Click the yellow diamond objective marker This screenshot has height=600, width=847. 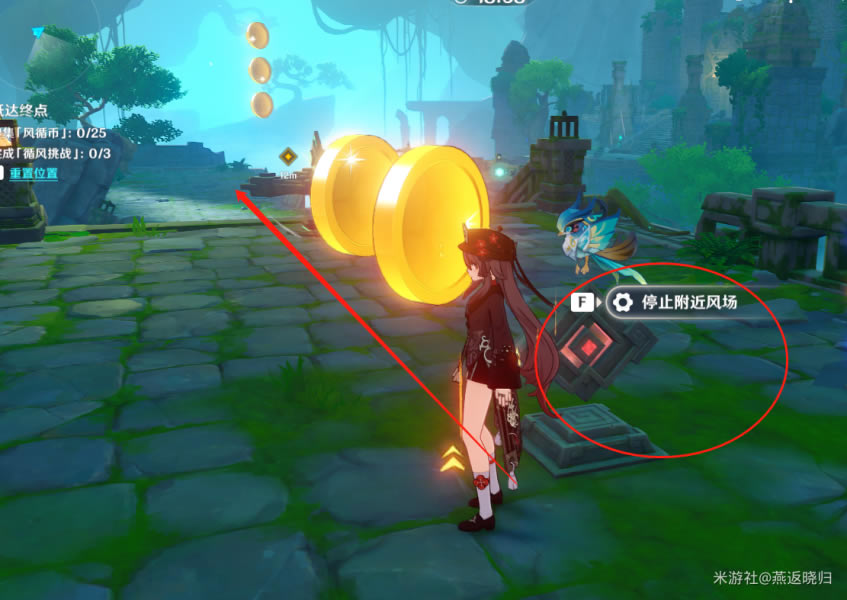coord(288,156)
